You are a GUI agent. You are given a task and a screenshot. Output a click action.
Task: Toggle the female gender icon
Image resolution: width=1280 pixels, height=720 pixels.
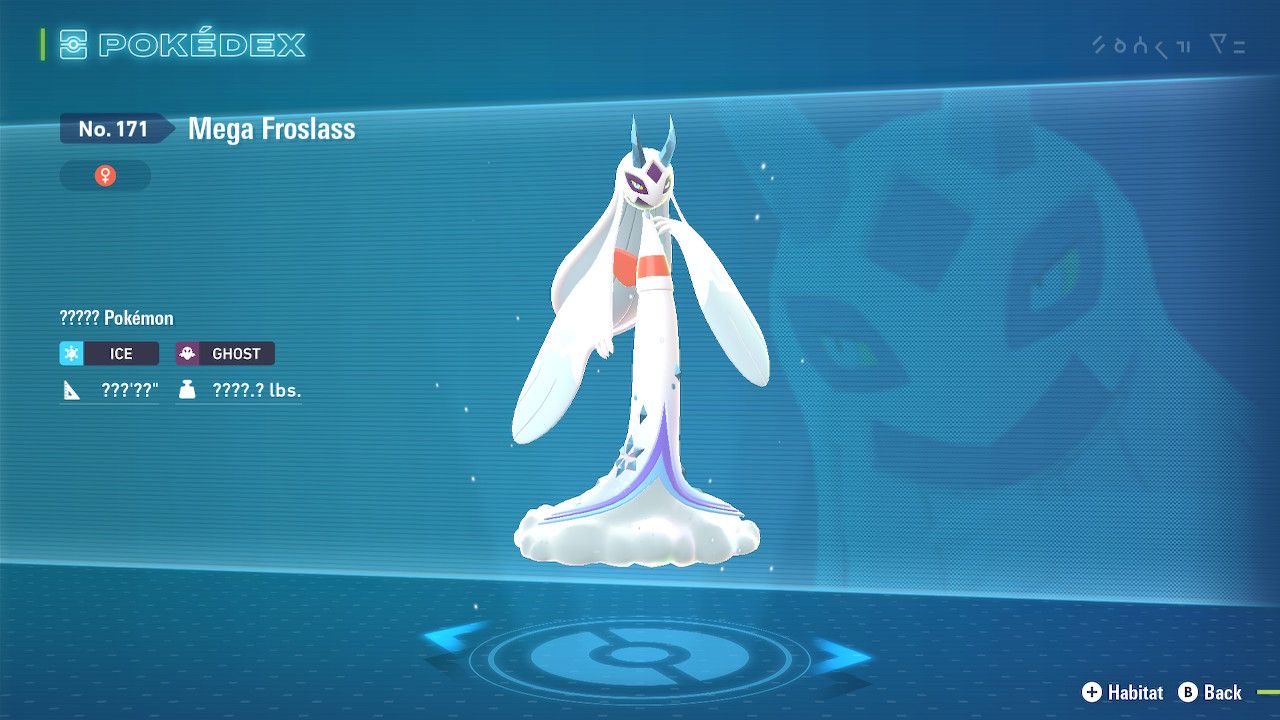105,176
